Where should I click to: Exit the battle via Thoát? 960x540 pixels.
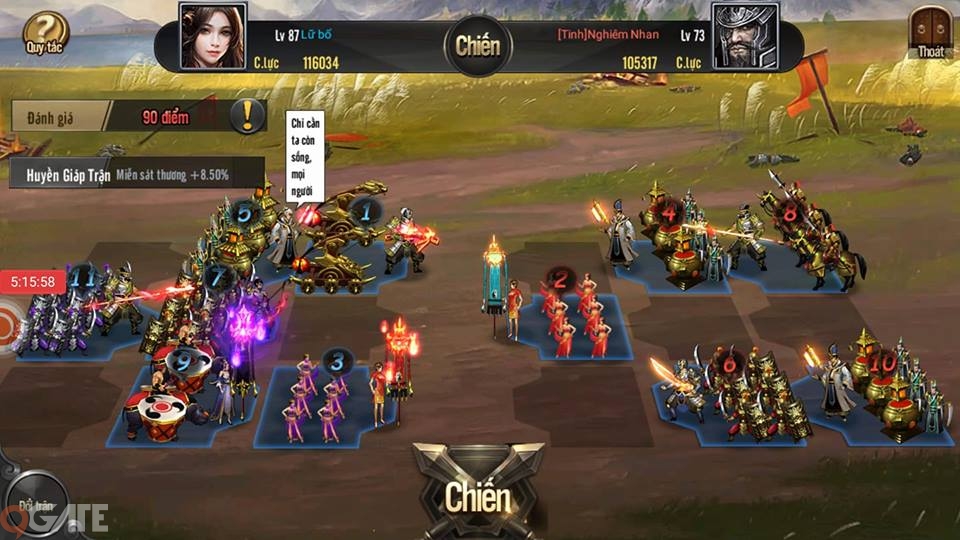pyautogui.click(x=929, y=34)
